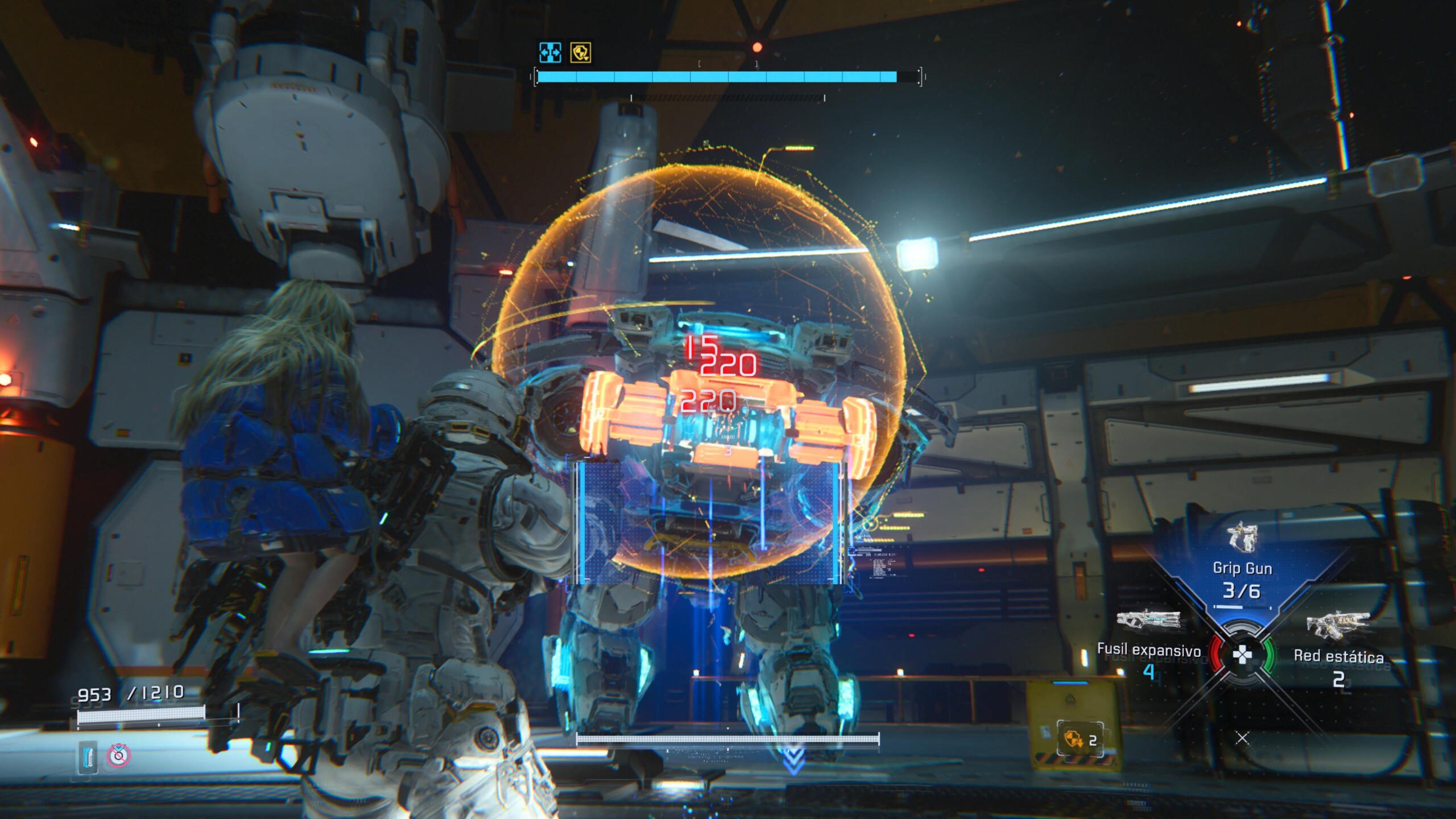
Task: Switch to the Fusil expansivo weapon
Action: 1148,643
